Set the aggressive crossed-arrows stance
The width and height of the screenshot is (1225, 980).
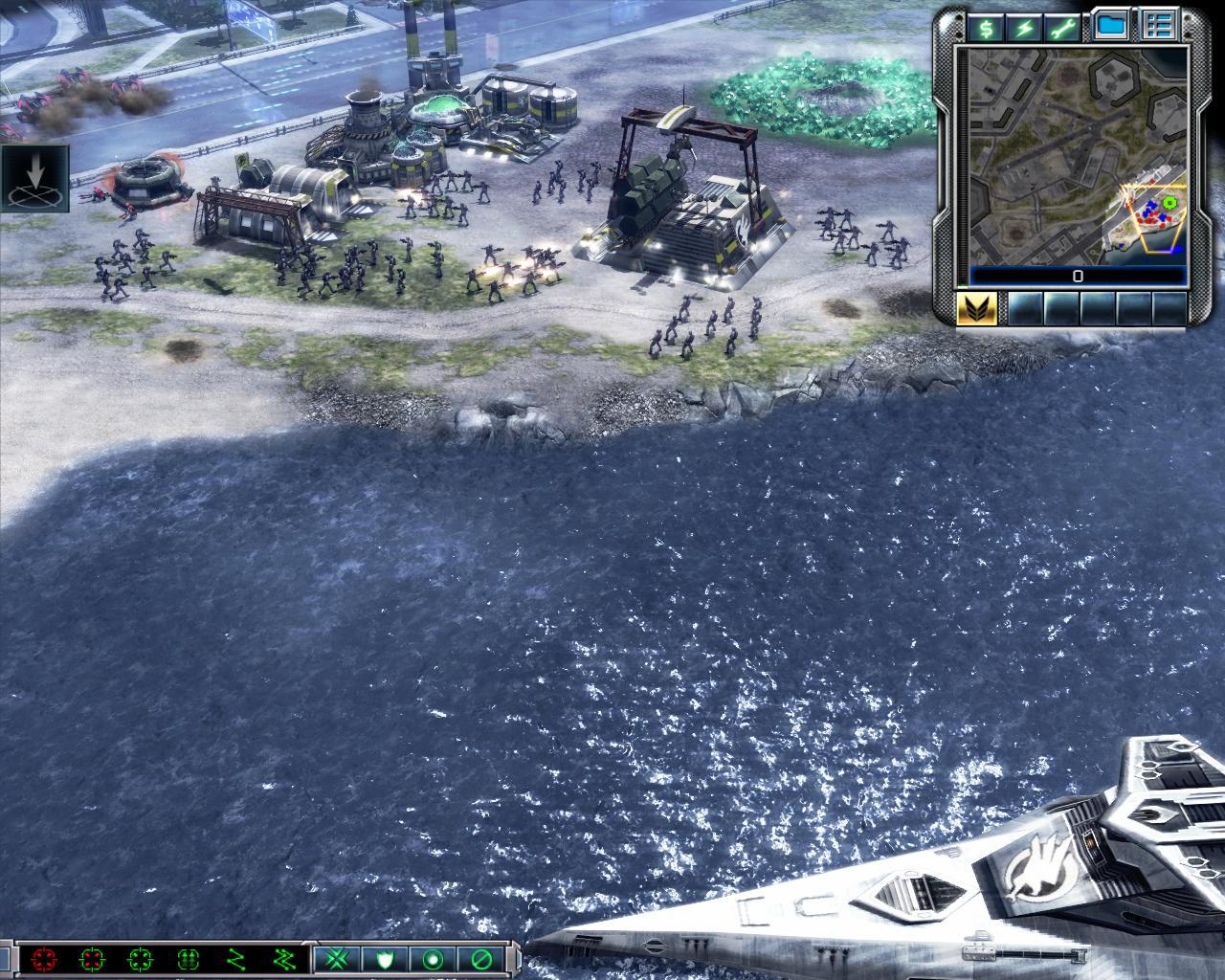[x=337, y=958]
